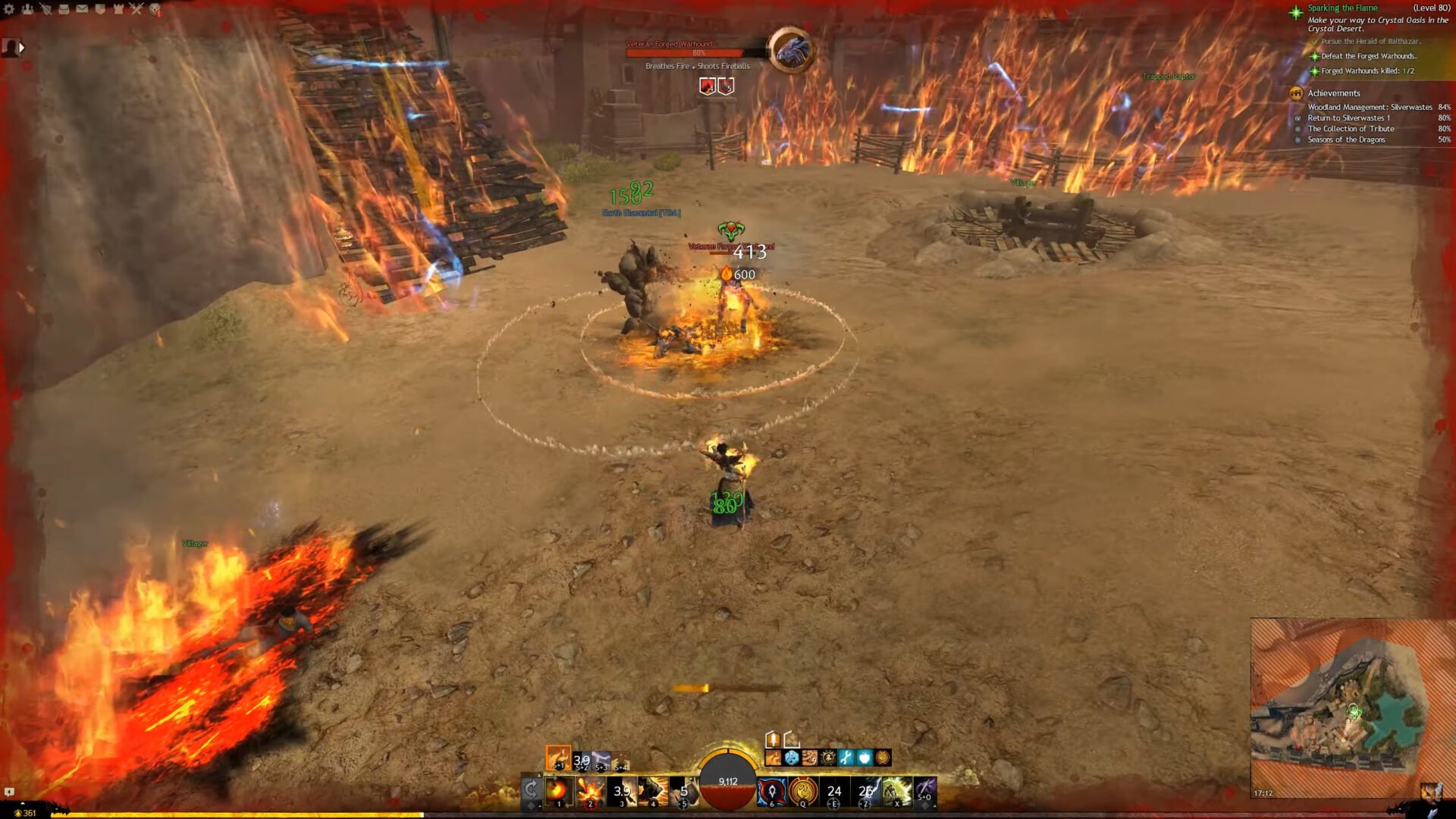Open the World vs World crossed-swords icon
Viewport: 1456px width, 819px height.
[136, 8]
